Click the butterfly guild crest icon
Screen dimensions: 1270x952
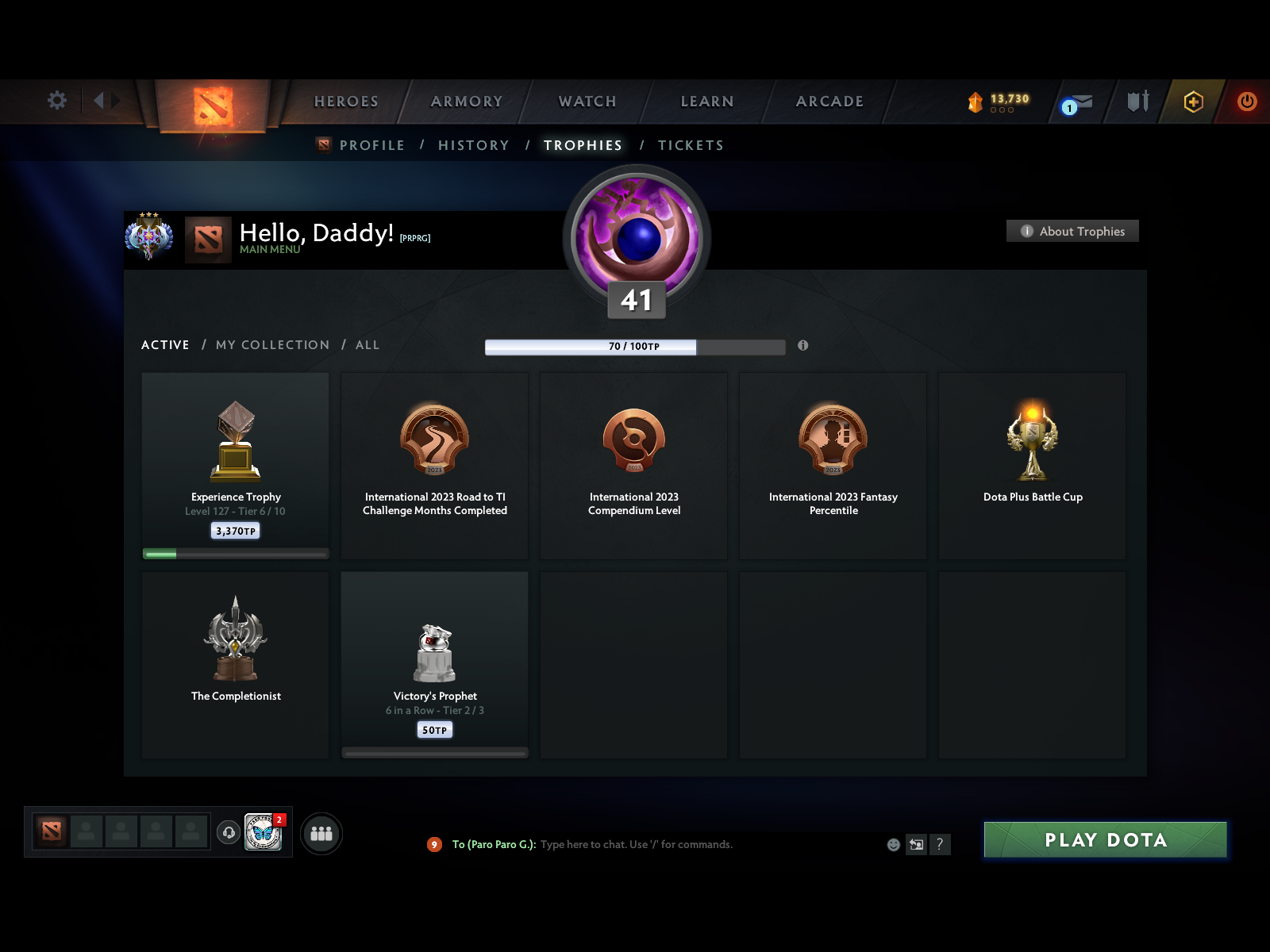click(264, 831)
